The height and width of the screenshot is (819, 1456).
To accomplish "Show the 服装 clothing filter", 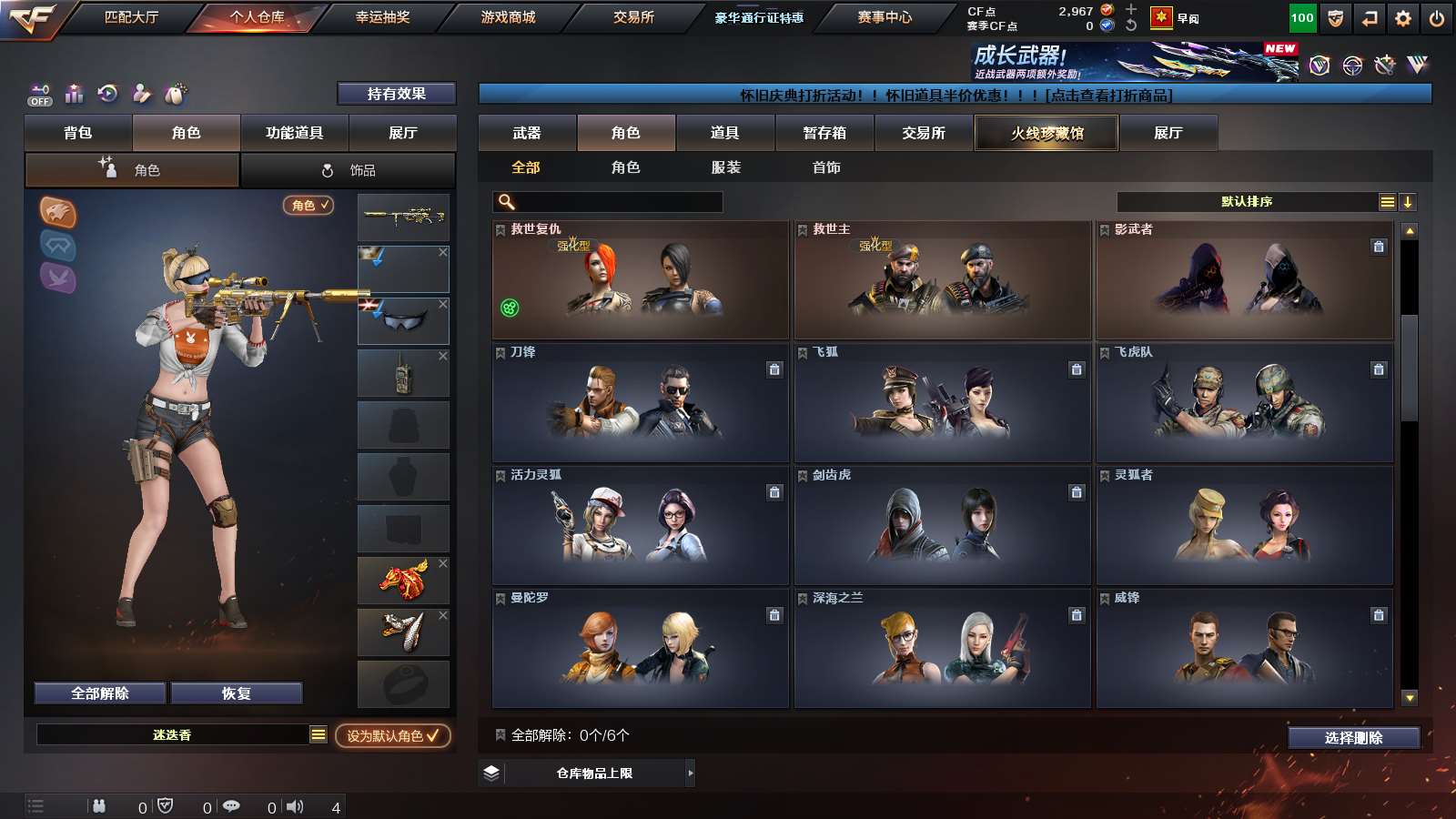I will pos(725,167).
